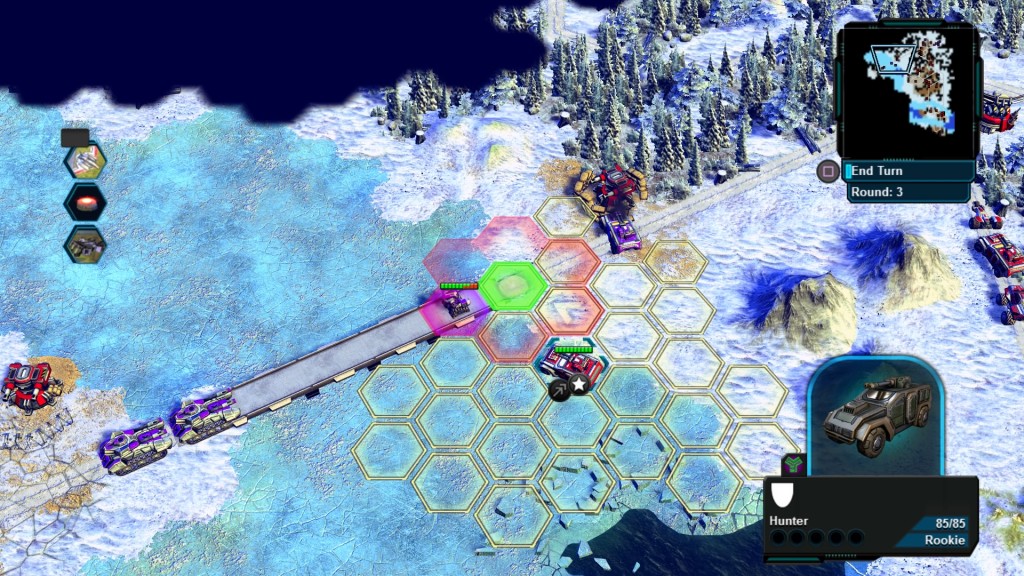Click the green faction emblem beside the portrait
This screenshot has width=1024, height=576.
coord(792,464)
